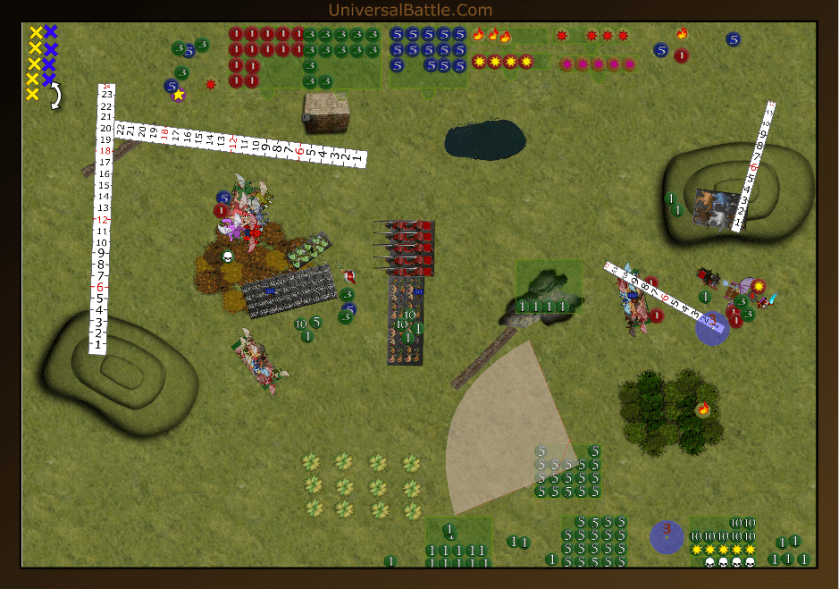This screenshot has height=589, width=839.
Task: Select the purple token with yellow star
Action: coord(178,95)
